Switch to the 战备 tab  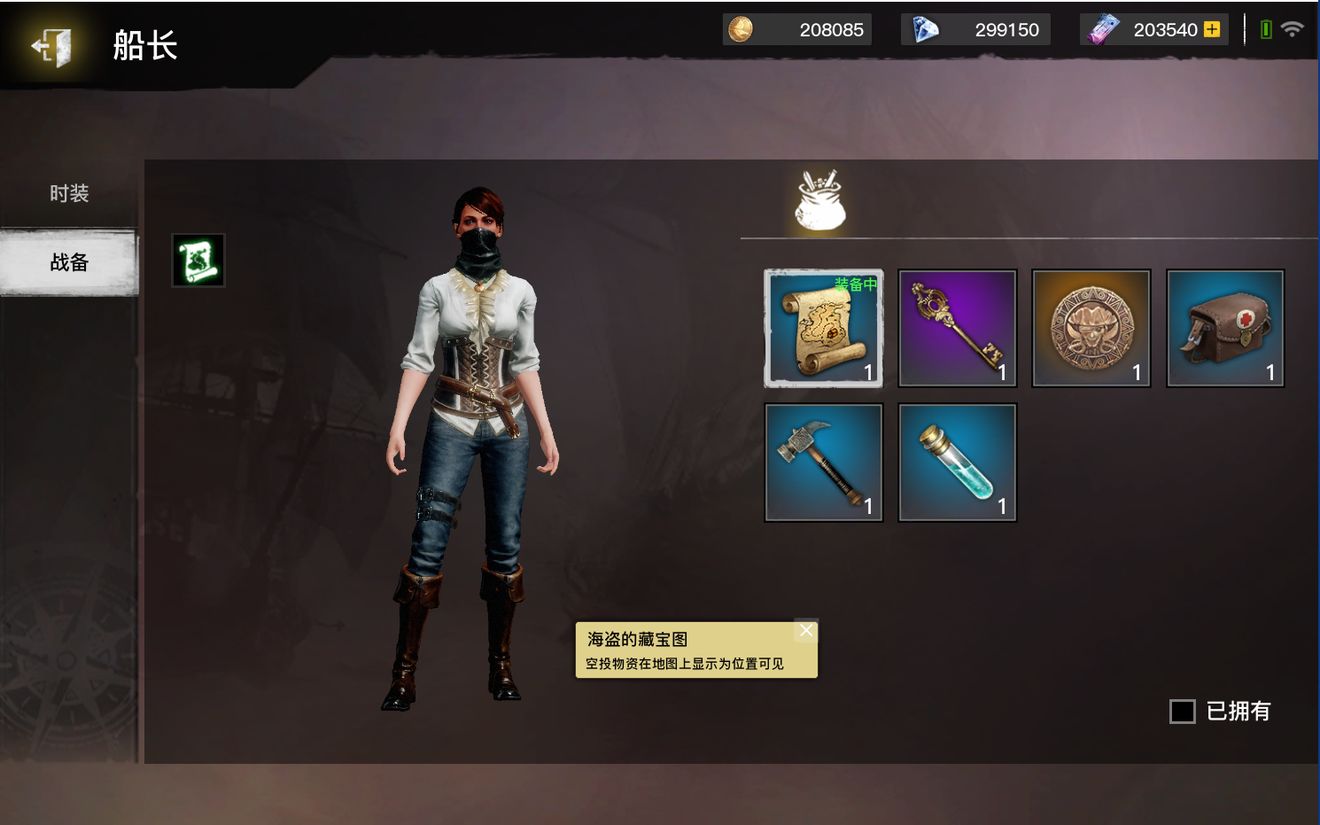(x=68, y=262)
